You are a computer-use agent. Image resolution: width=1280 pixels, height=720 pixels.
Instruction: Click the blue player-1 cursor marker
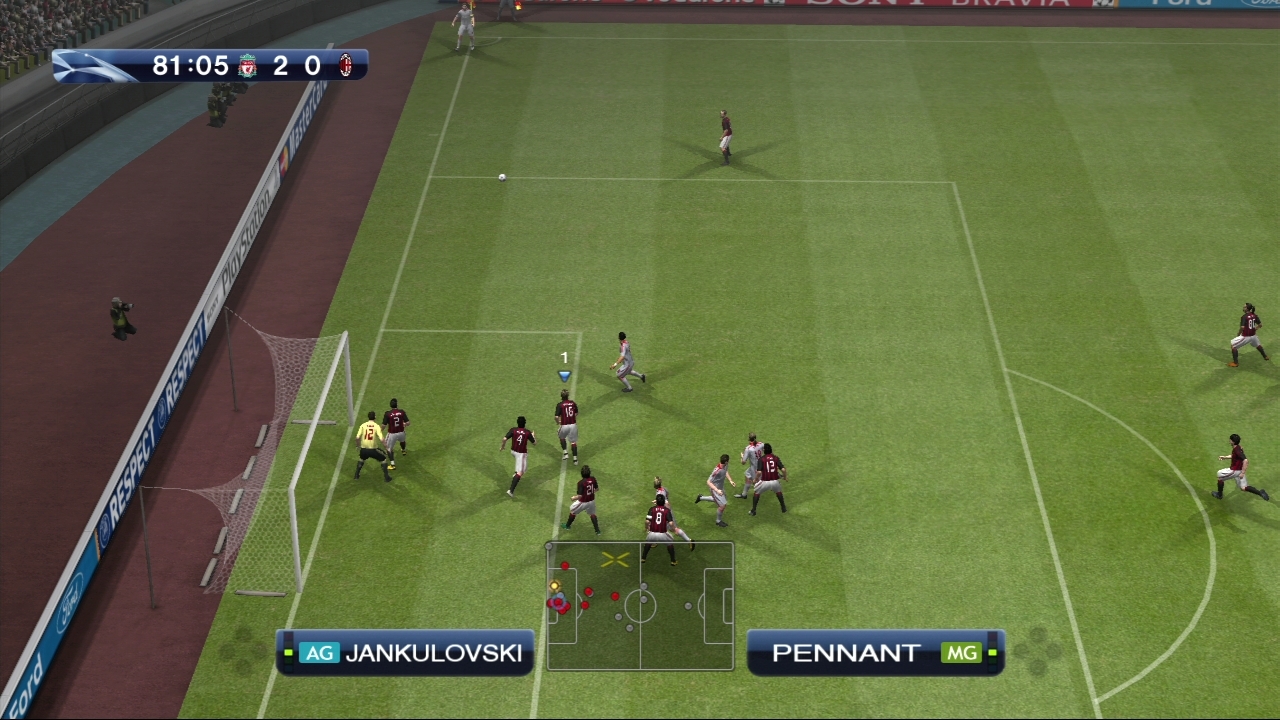[x=564, y=375]
